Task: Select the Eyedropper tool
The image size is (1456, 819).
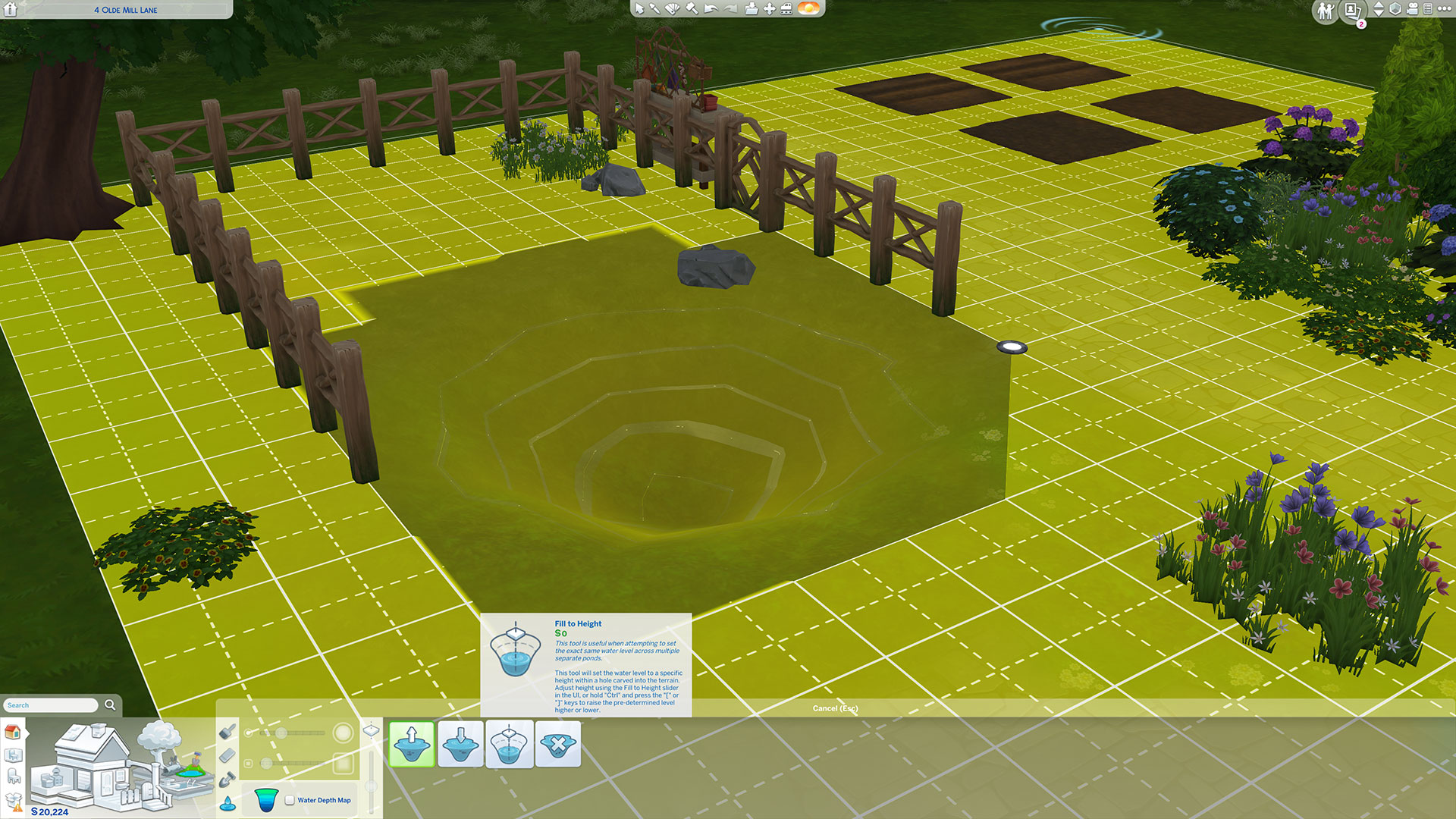Action: [x=655, y=8]
